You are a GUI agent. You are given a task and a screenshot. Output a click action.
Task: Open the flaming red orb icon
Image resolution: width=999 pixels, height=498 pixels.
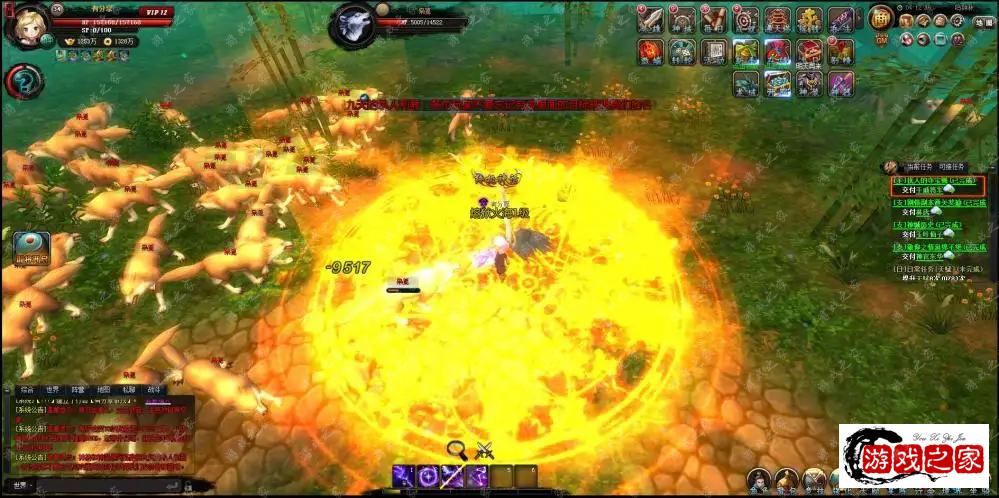pyautogui.click(x=651, y=51)
